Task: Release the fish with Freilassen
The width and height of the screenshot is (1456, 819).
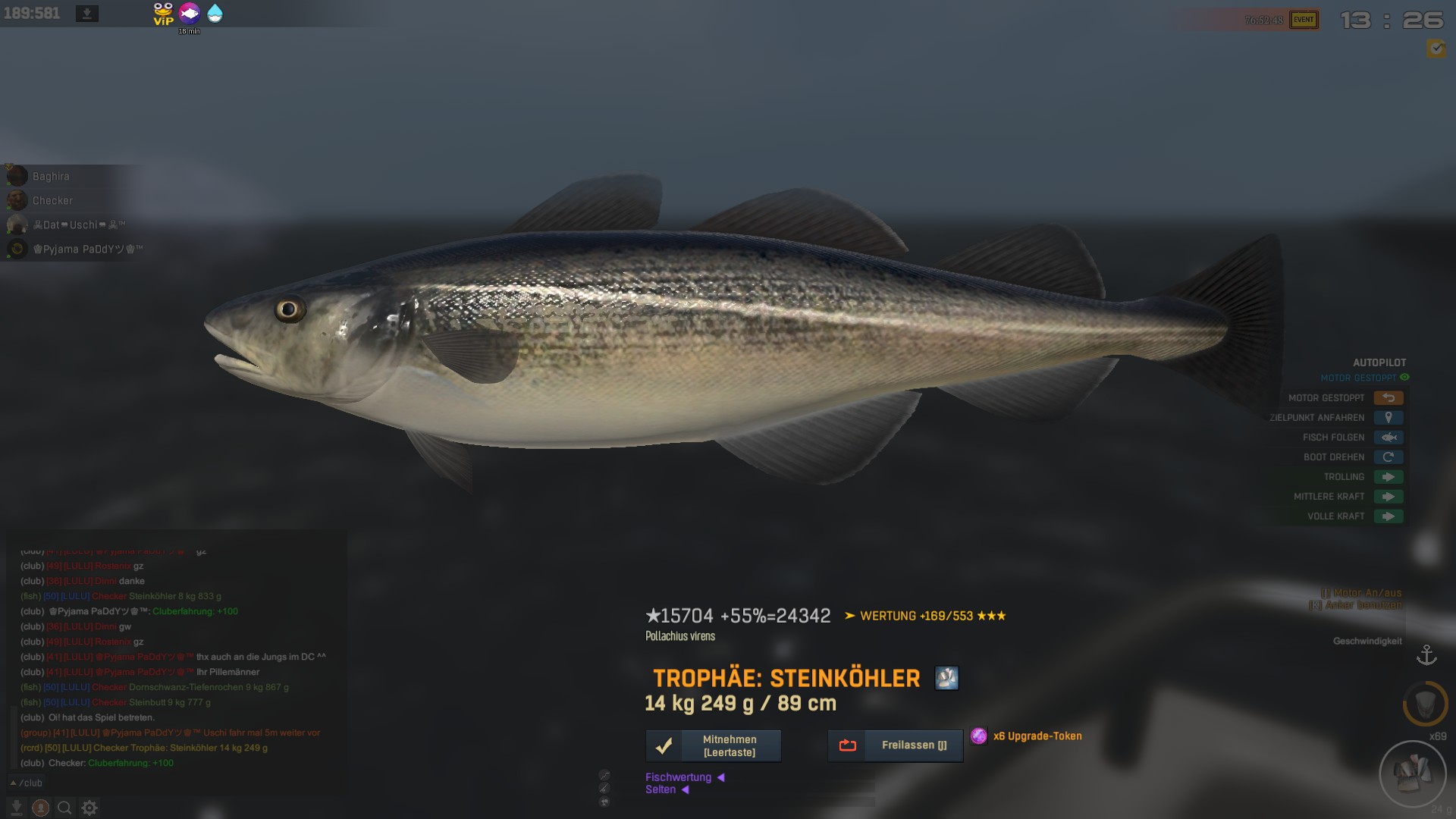Action: tap(895, 746)
